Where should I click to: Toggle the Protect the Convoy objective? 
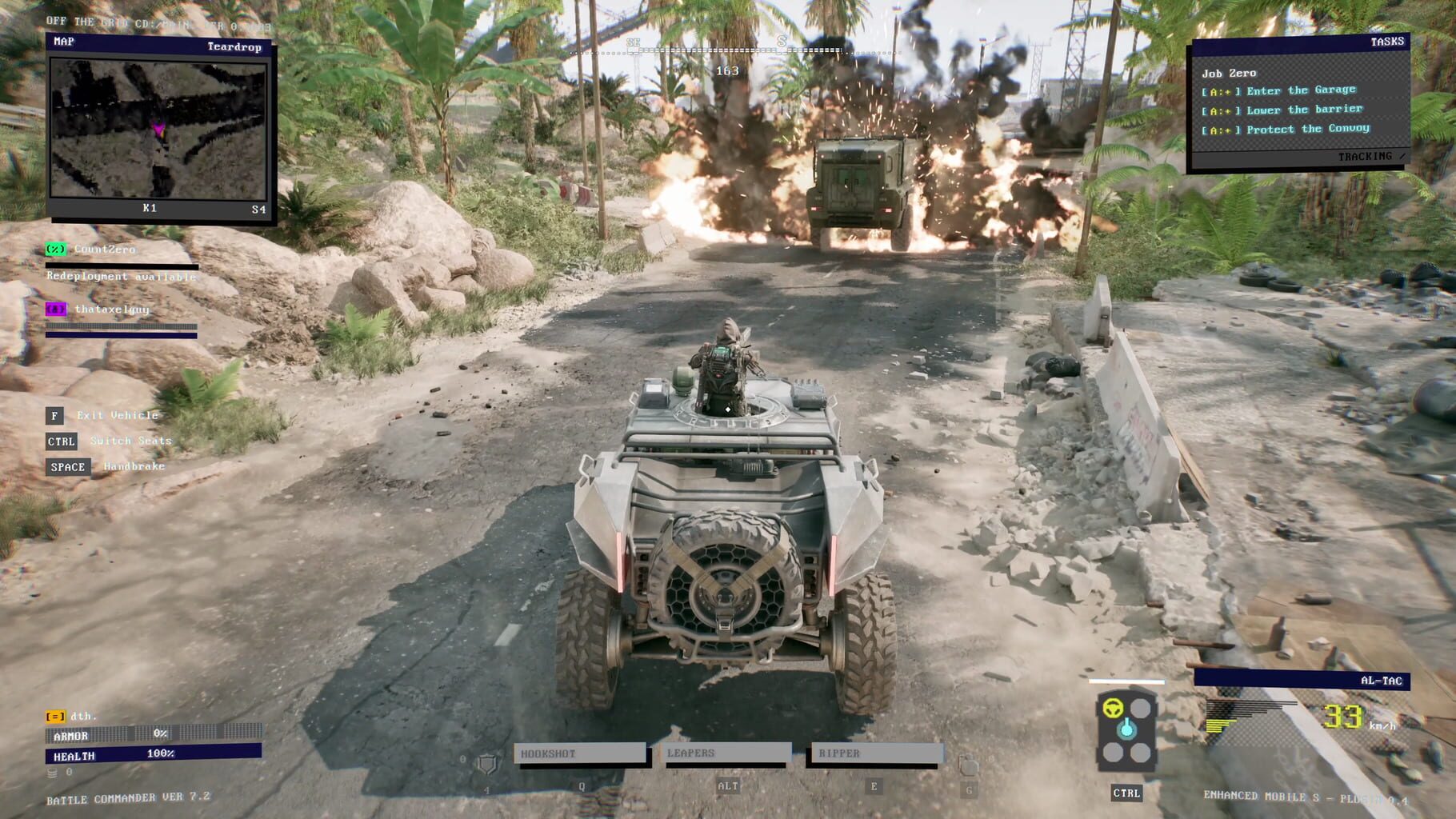coord(1280,129)
